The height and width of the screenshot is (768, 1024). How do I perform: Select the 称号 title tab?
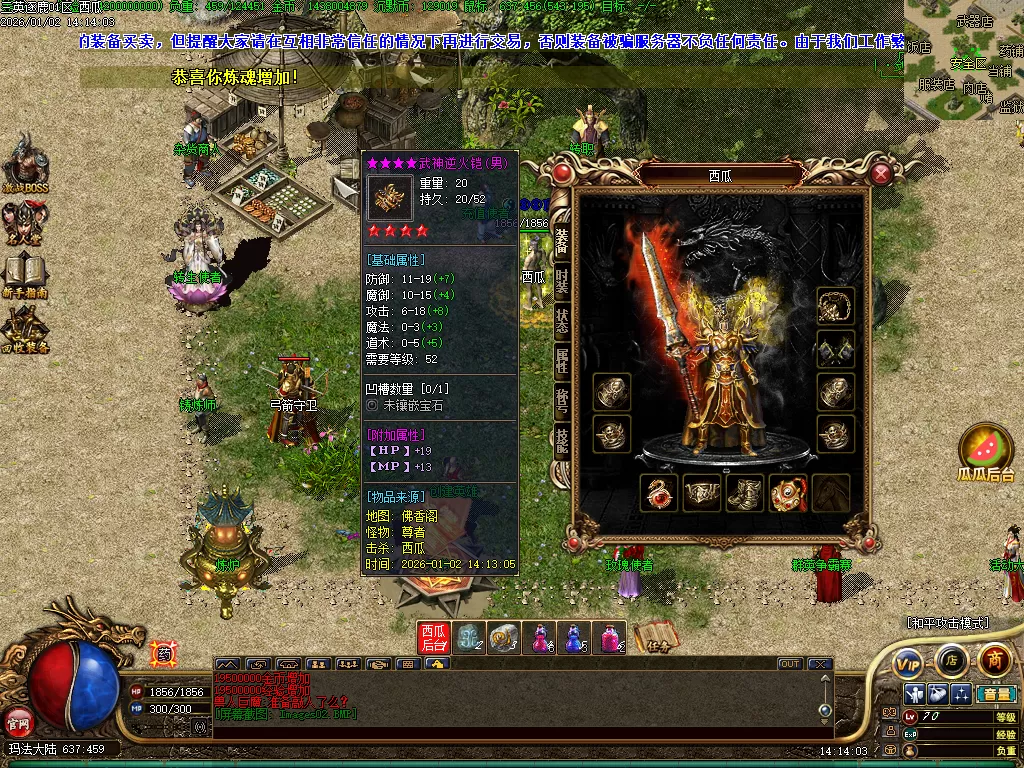click(562, 401)
